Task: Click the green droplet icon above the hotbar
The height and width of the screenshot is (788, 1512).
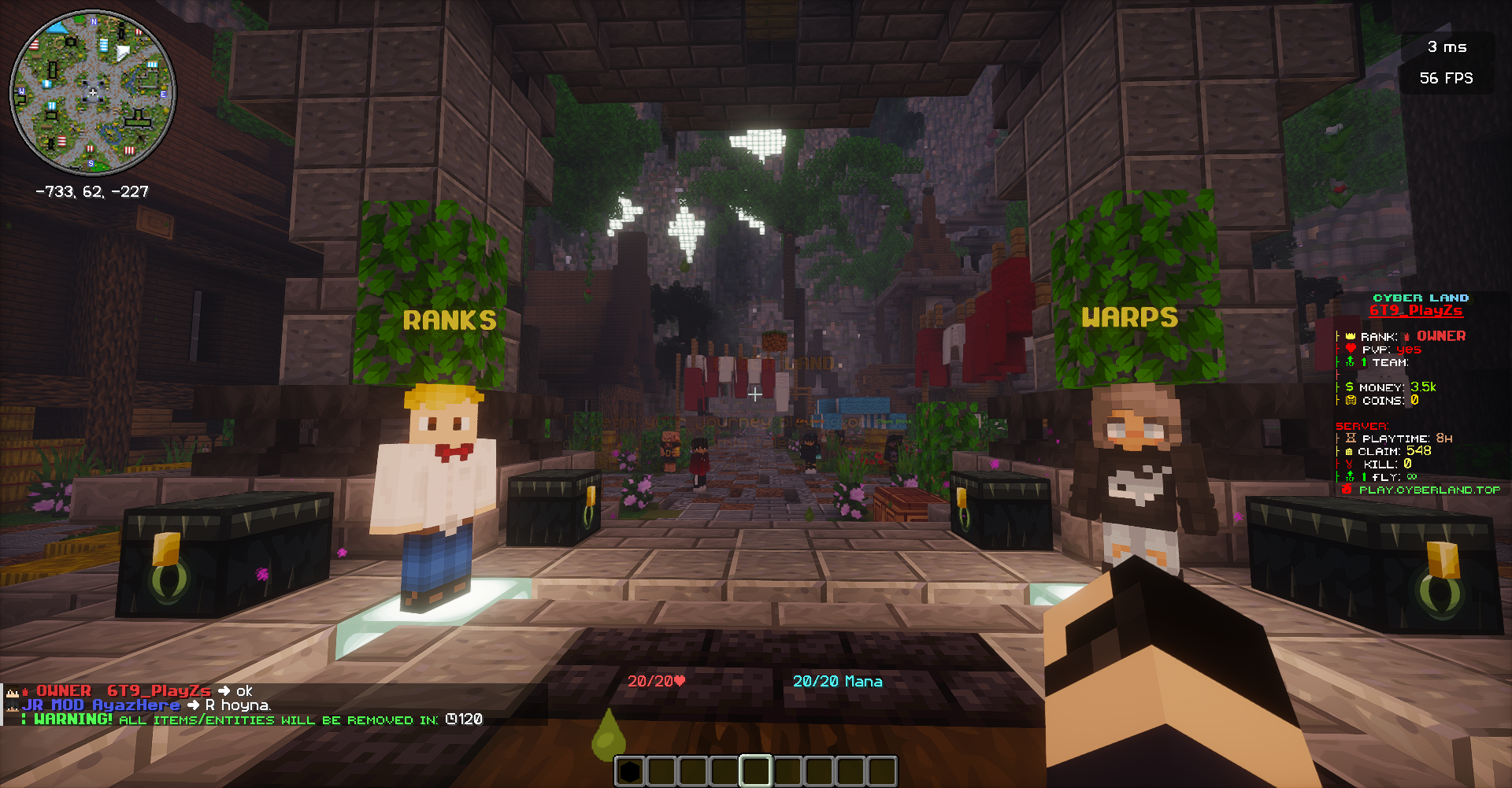Action: click(x=608, y=734)
